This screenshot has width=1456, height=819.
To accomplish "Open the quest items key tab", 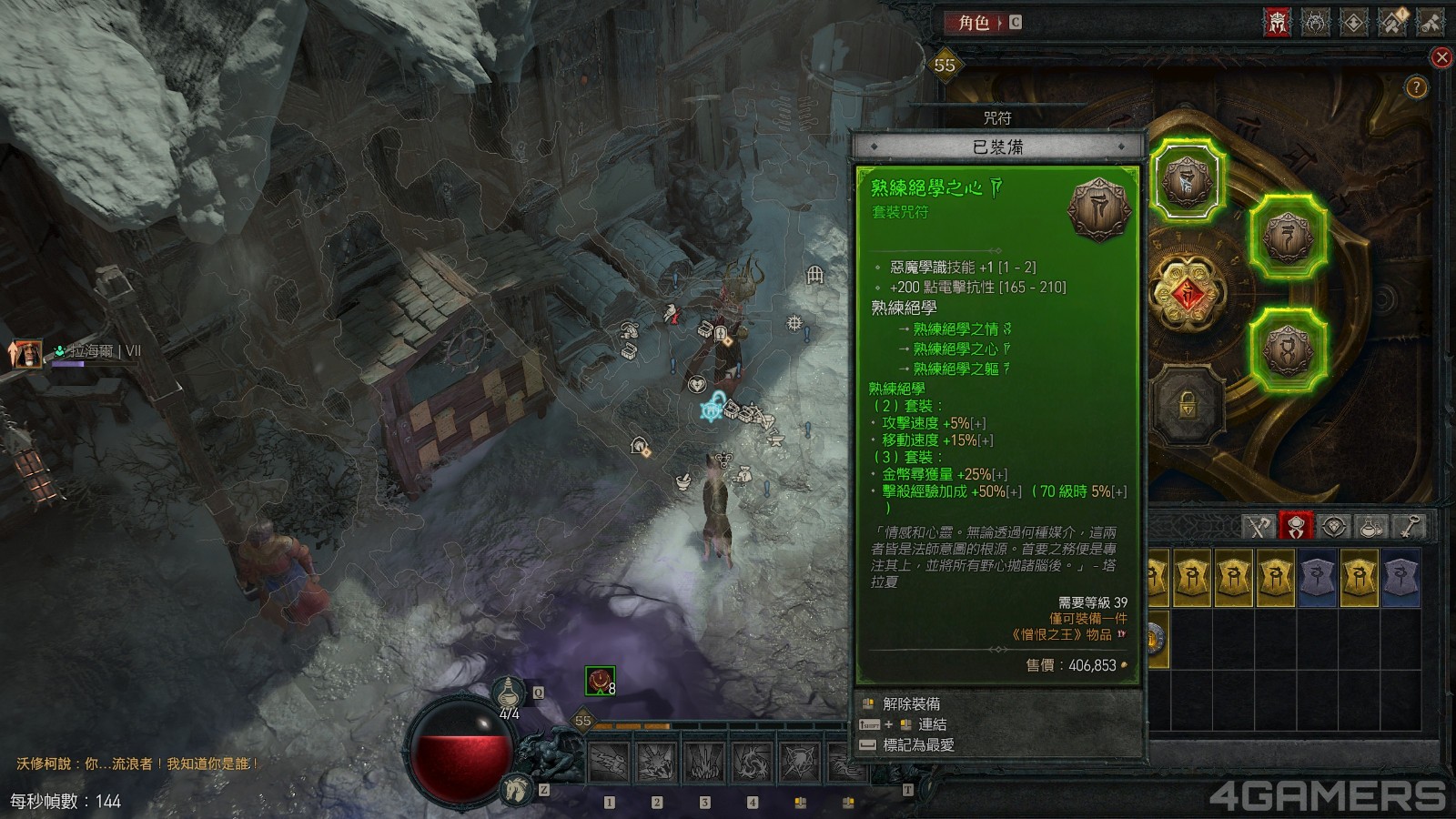I will point(1409,526).
